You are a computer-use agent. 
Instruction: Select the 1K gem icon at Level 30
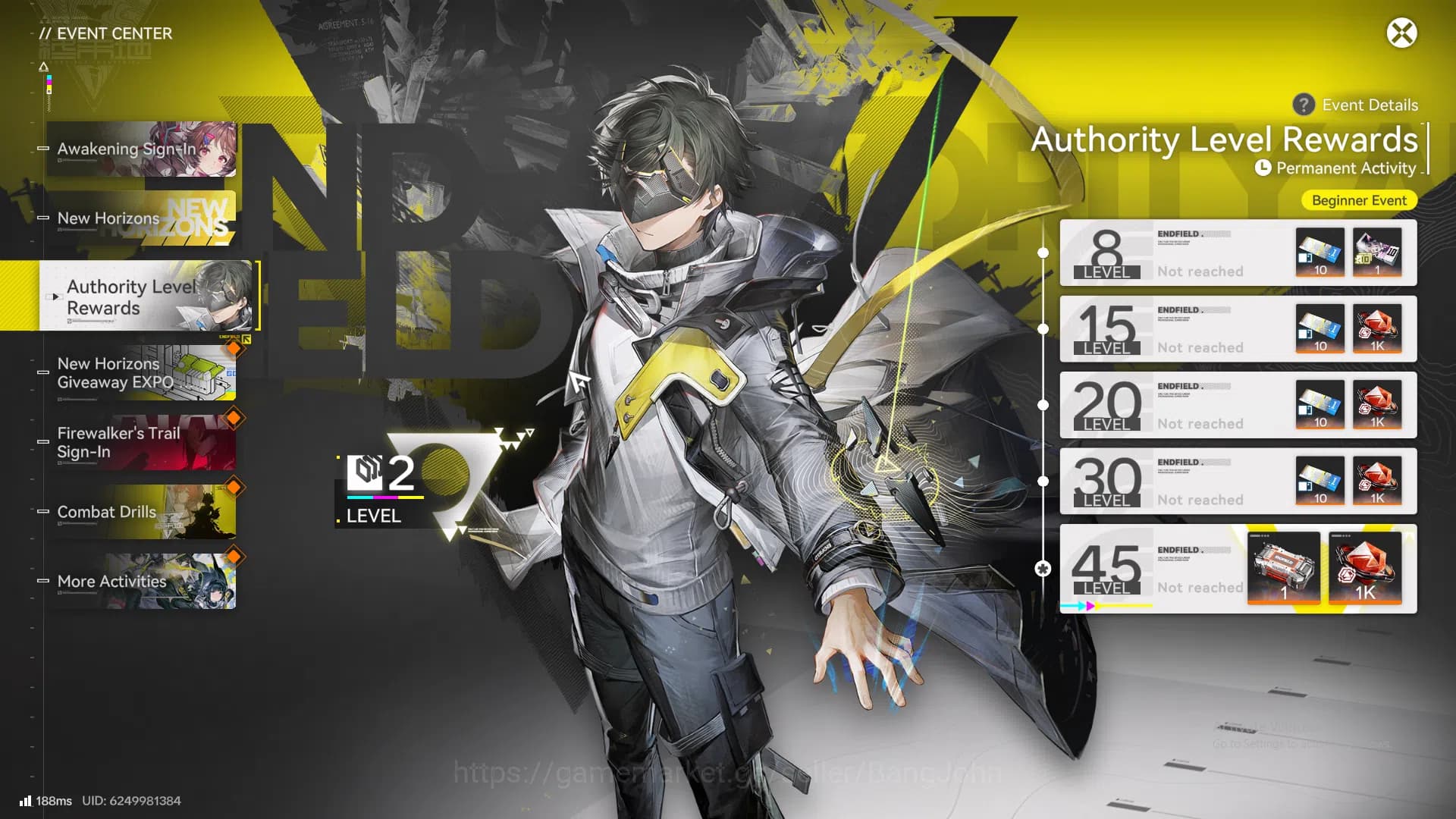point(1378,482)
